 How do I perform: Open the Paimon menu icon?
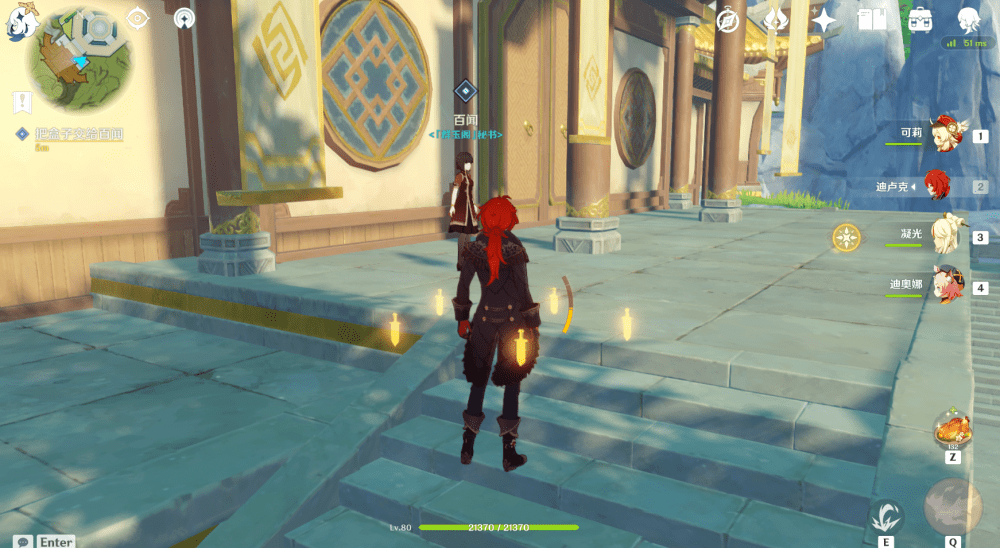(21, 22)
